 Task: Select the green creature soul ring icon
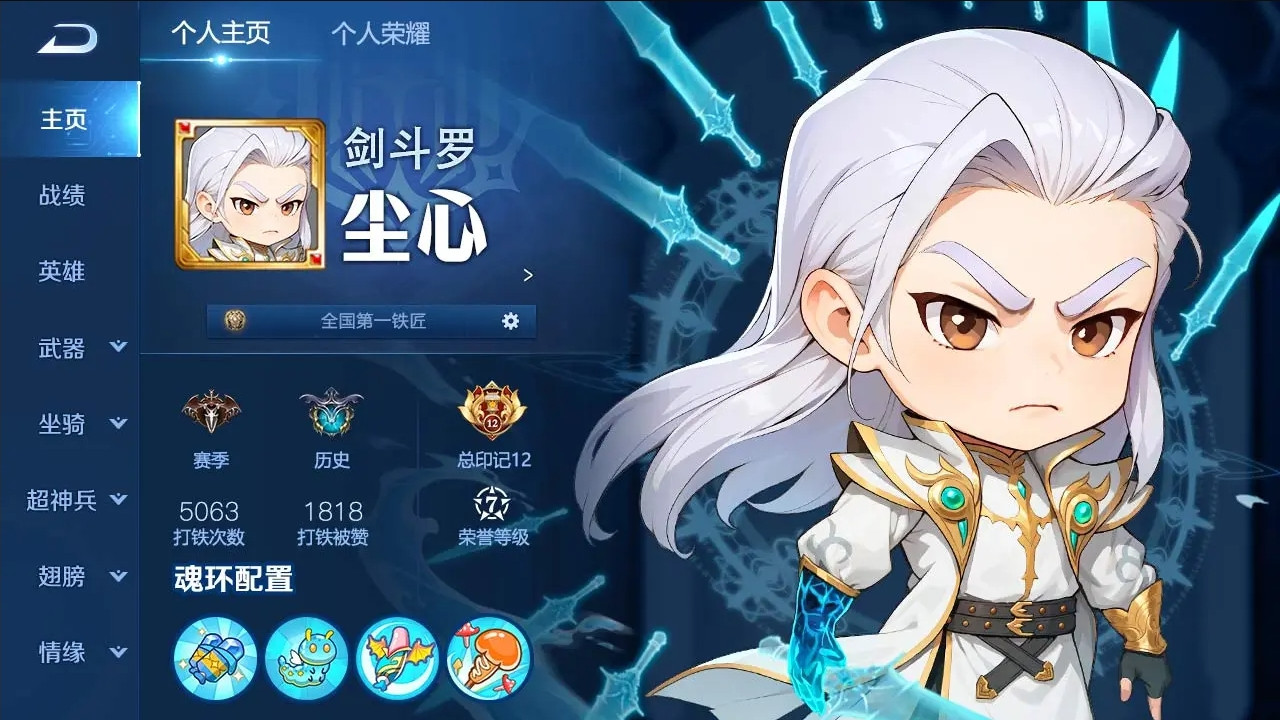point(305,658)
